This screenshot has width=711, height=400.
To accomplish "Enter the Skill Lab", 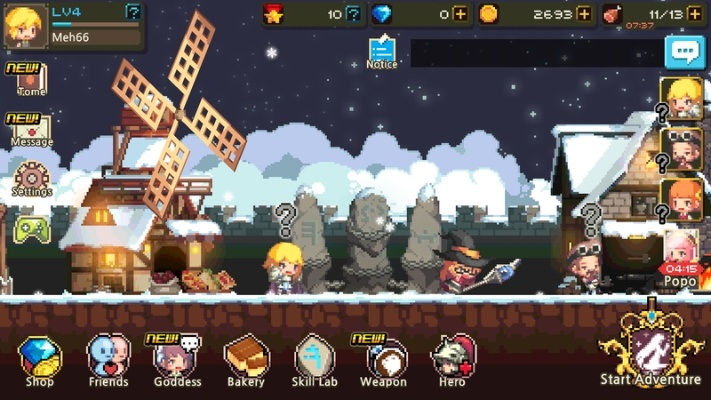I will 314,359.
